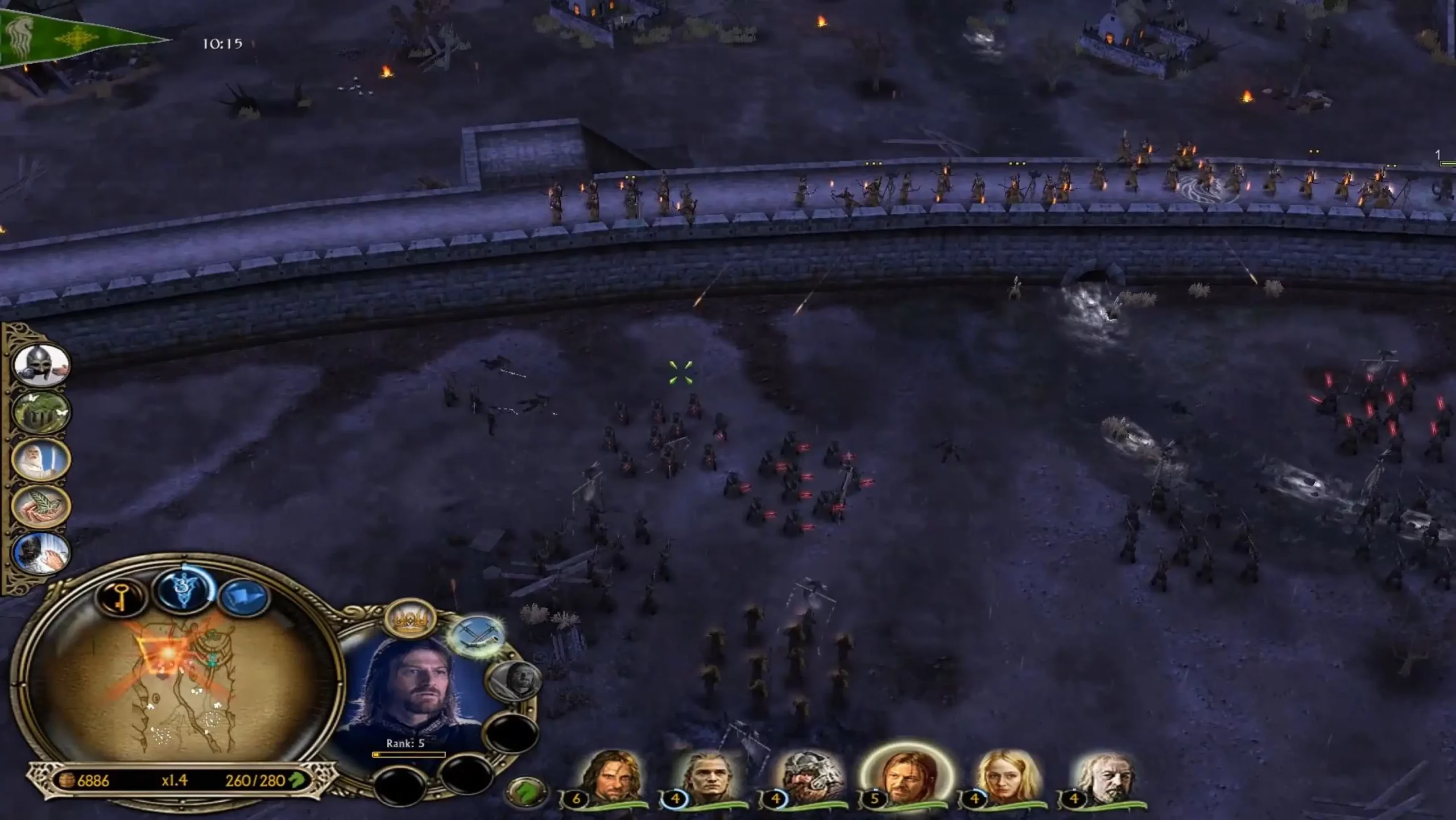Activate the Elven Wood power icon
This screenshot has height=820, width=1456.
click(x=41, y=411)
